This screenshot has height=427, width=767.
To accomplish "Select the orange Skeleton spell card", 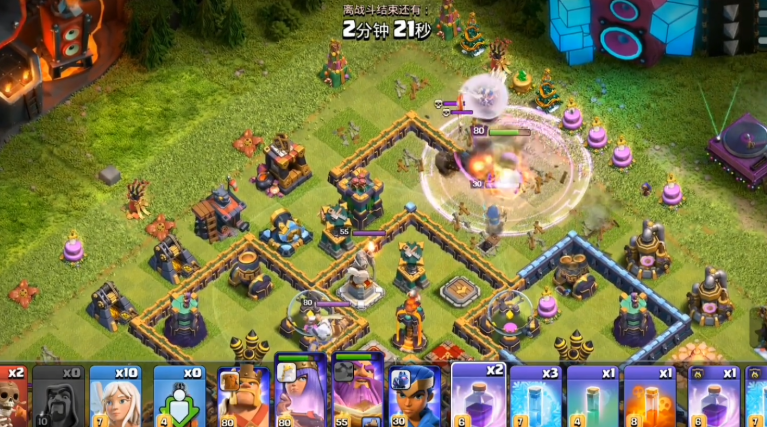I will 651,396.
